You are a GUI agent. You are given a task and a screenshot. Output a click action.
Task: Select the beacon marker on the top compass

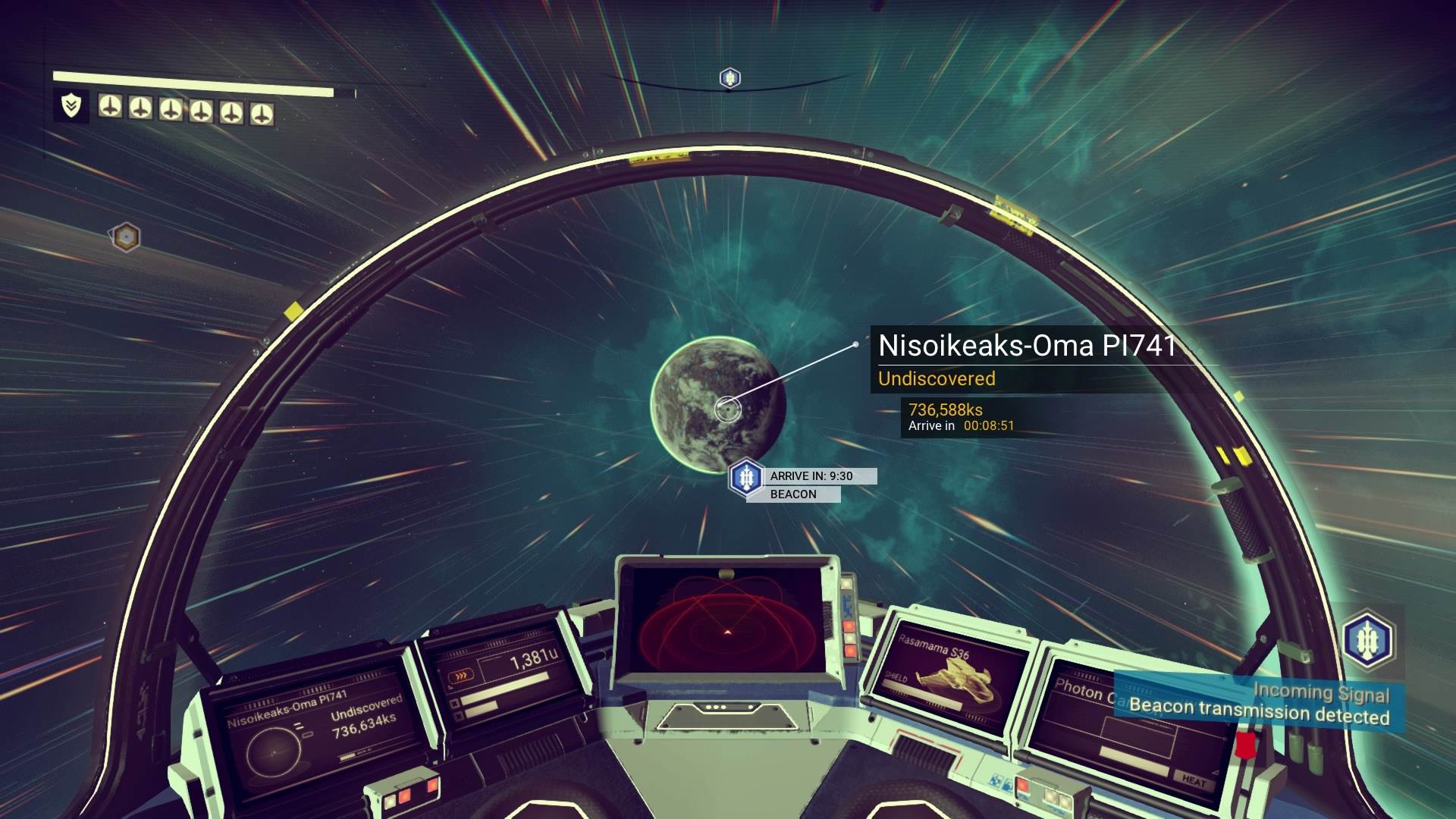pyautogui.click(x=730, y=77)
